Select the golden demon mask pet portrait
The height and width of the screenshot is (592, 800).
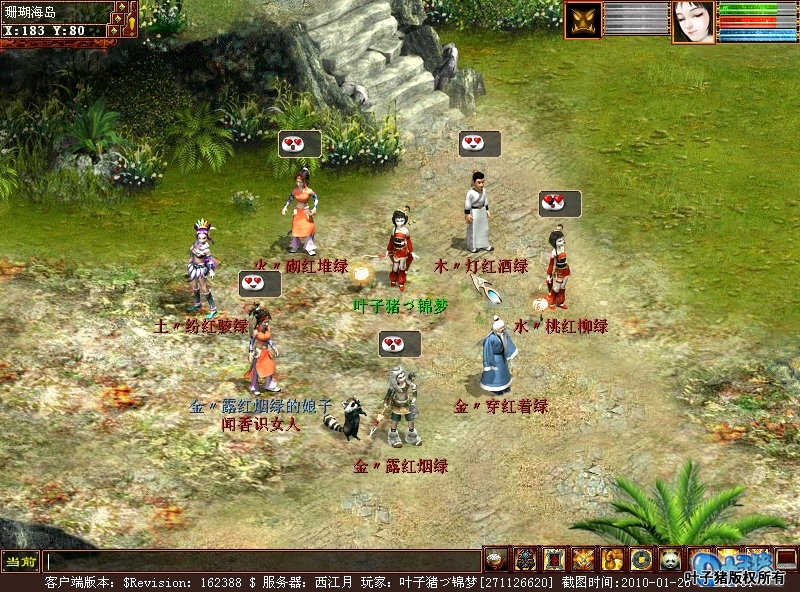click(582, 21)
